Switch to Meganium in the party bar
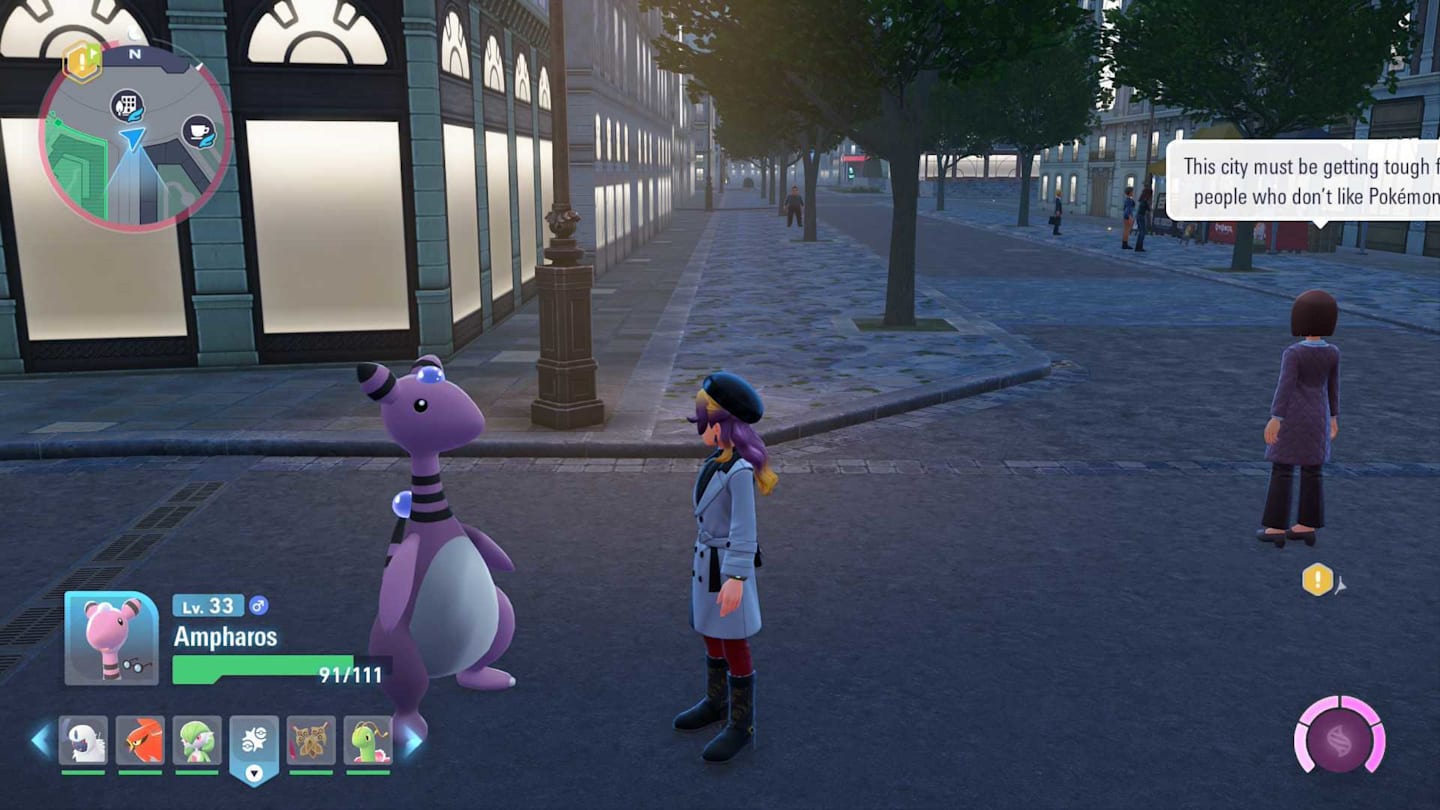 point(368,741)
